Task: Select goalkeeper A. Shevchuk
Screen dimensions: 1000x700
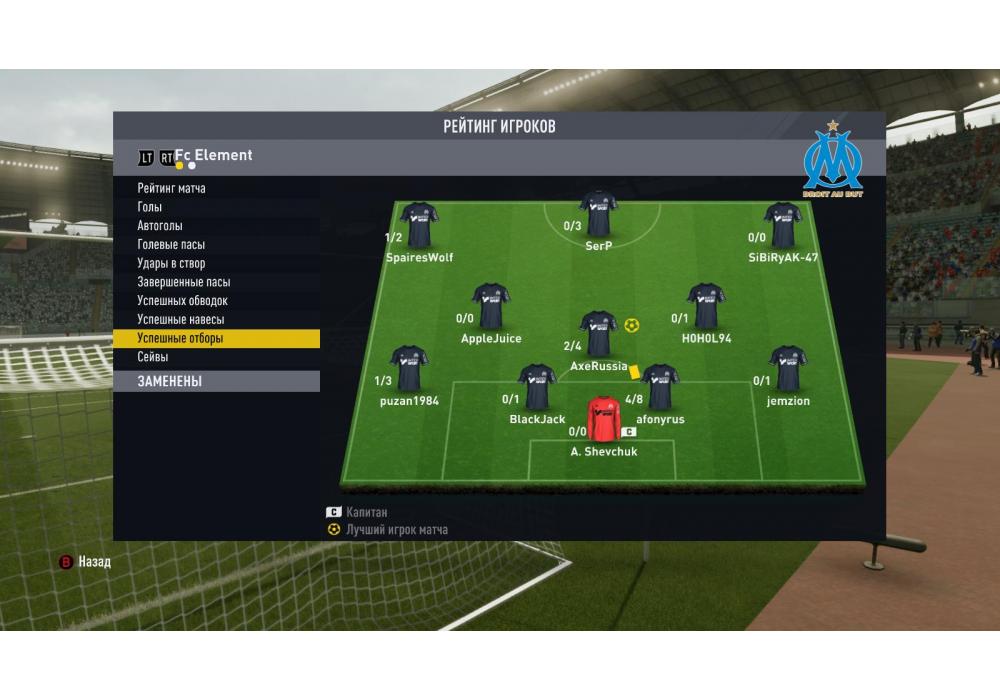Action: pyautogui.click(x=604, y=420)
